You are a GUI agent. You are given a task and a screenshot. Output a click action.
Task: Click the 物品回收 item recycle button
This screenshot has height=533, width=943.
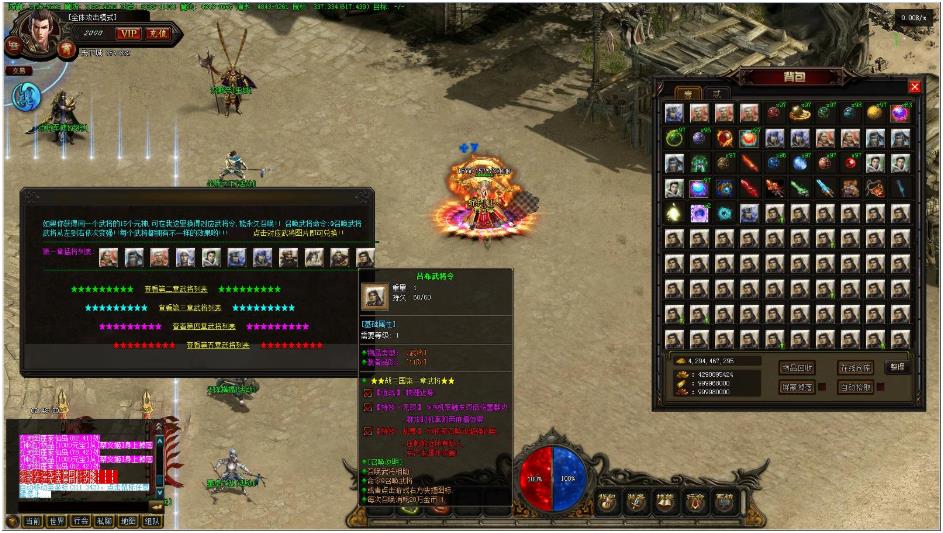click(797, 367)
